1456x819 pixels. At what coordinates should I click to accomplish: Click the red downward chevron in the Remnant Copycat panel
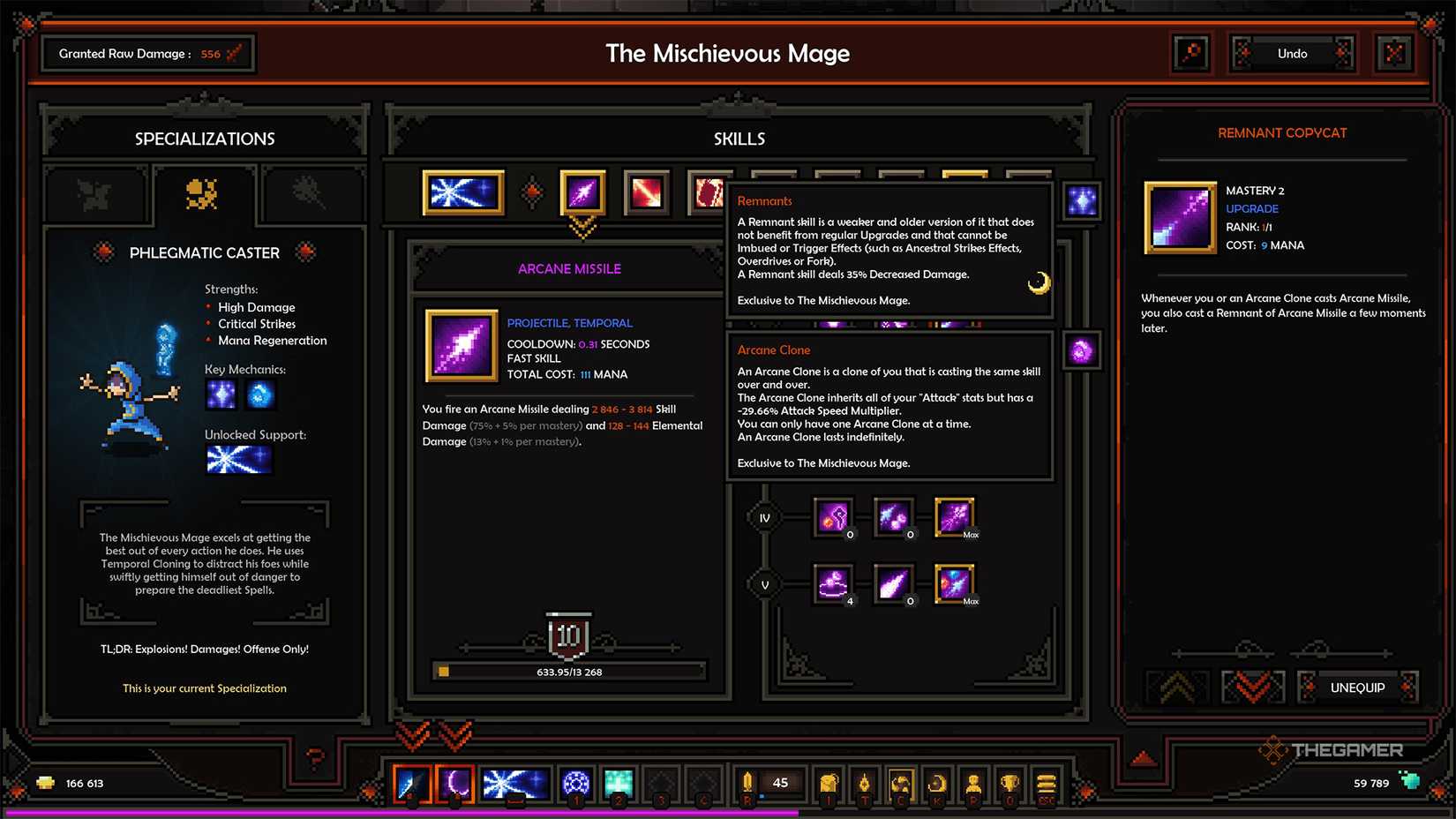click(1252, 687)
